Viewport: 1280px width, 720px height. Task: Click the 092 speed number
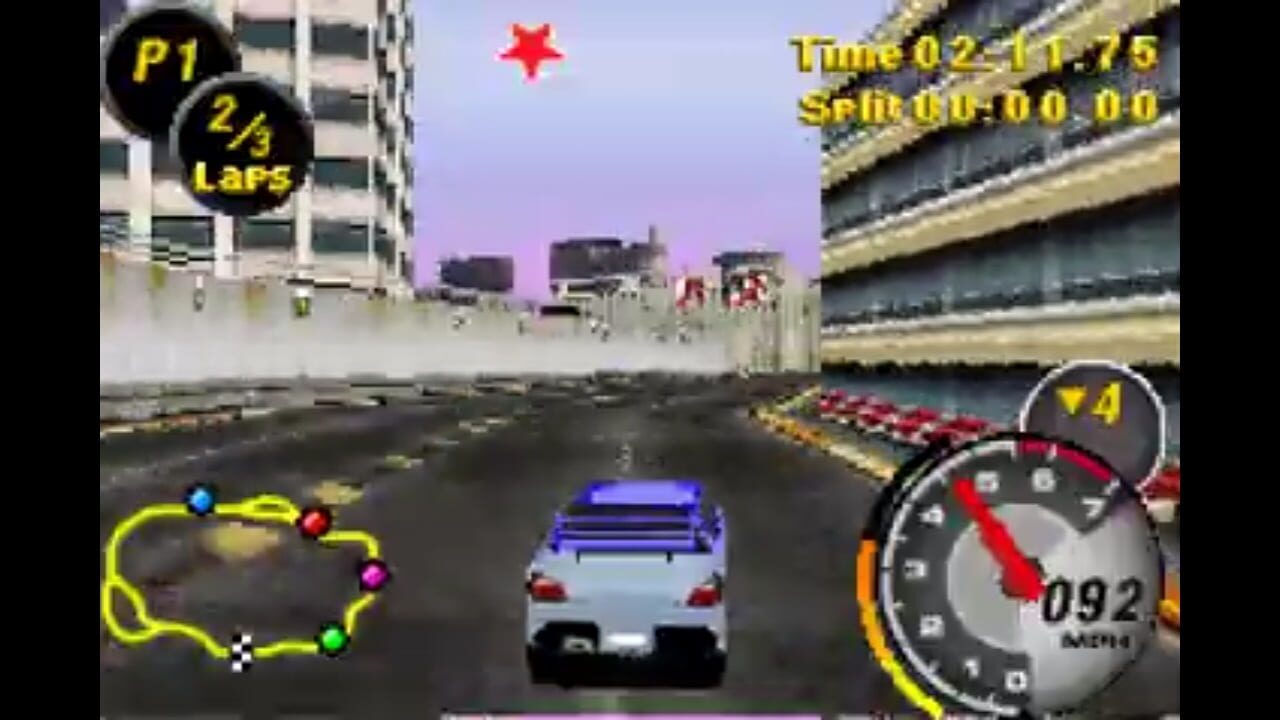1090,597
